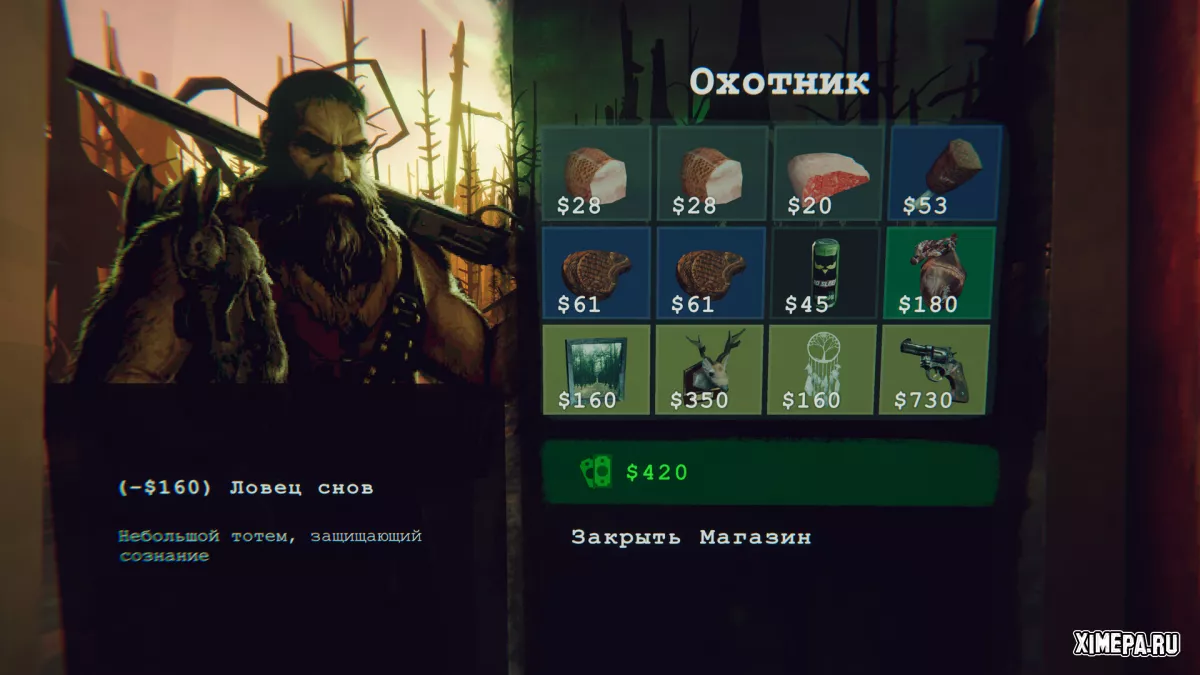The width and height of the screenshot is (1200, 675).
Task: Close the shop with Закрыть Магазин
Action: tap(691, 537)
